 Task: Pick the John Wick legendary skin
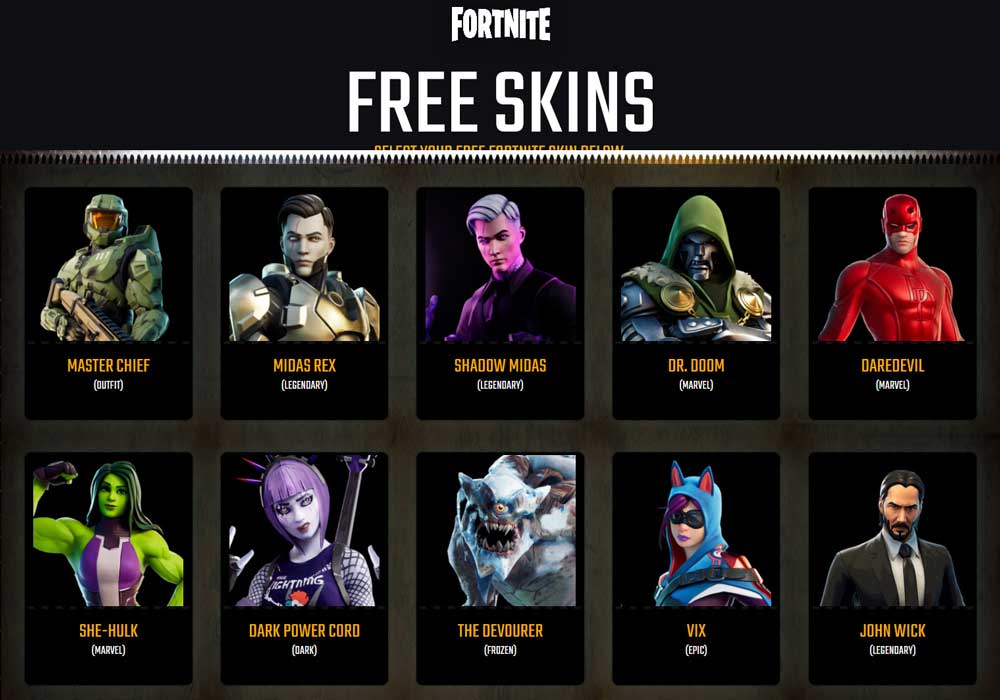(892, 568)
